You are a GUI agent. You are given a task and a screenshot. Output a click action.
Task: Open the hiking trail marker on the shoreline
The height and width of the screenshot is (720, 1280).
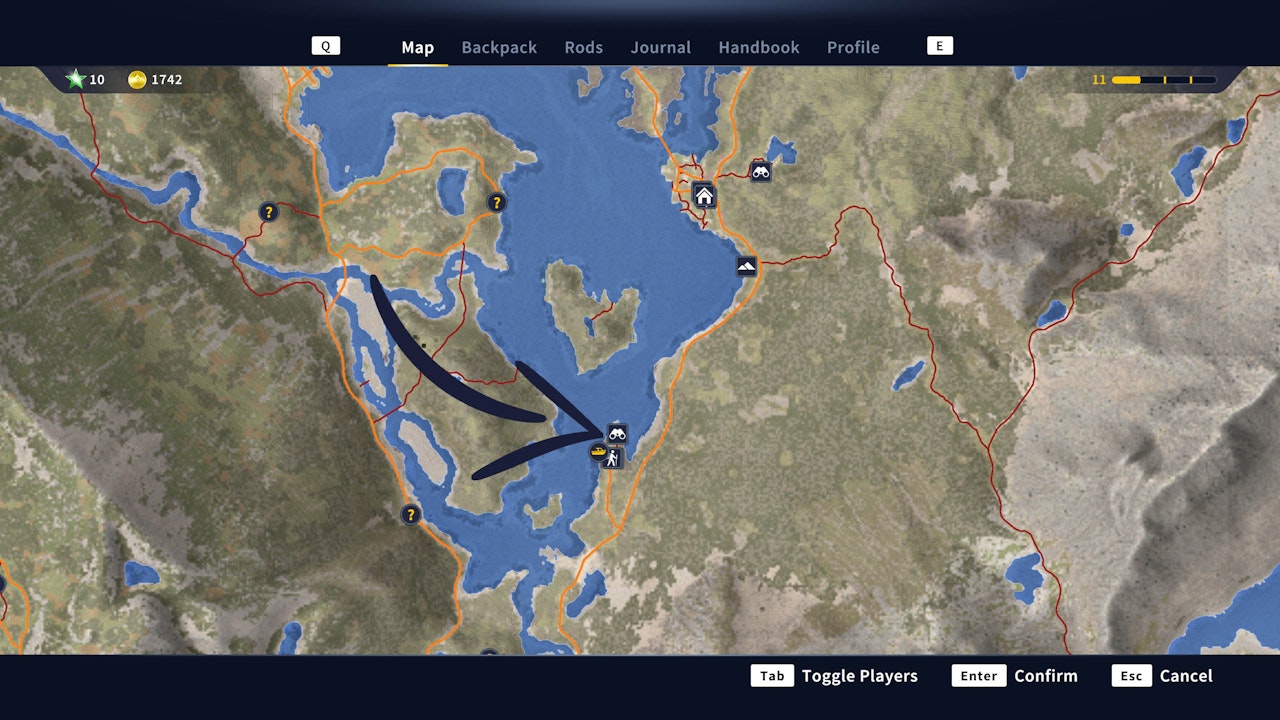(612, 458)
